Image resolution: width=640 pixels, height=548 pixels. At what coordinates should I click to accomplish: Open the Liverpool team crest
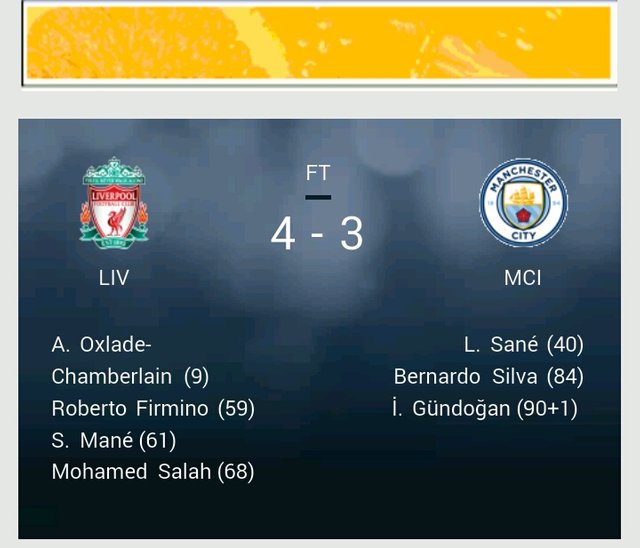click(x=114, y=203)
